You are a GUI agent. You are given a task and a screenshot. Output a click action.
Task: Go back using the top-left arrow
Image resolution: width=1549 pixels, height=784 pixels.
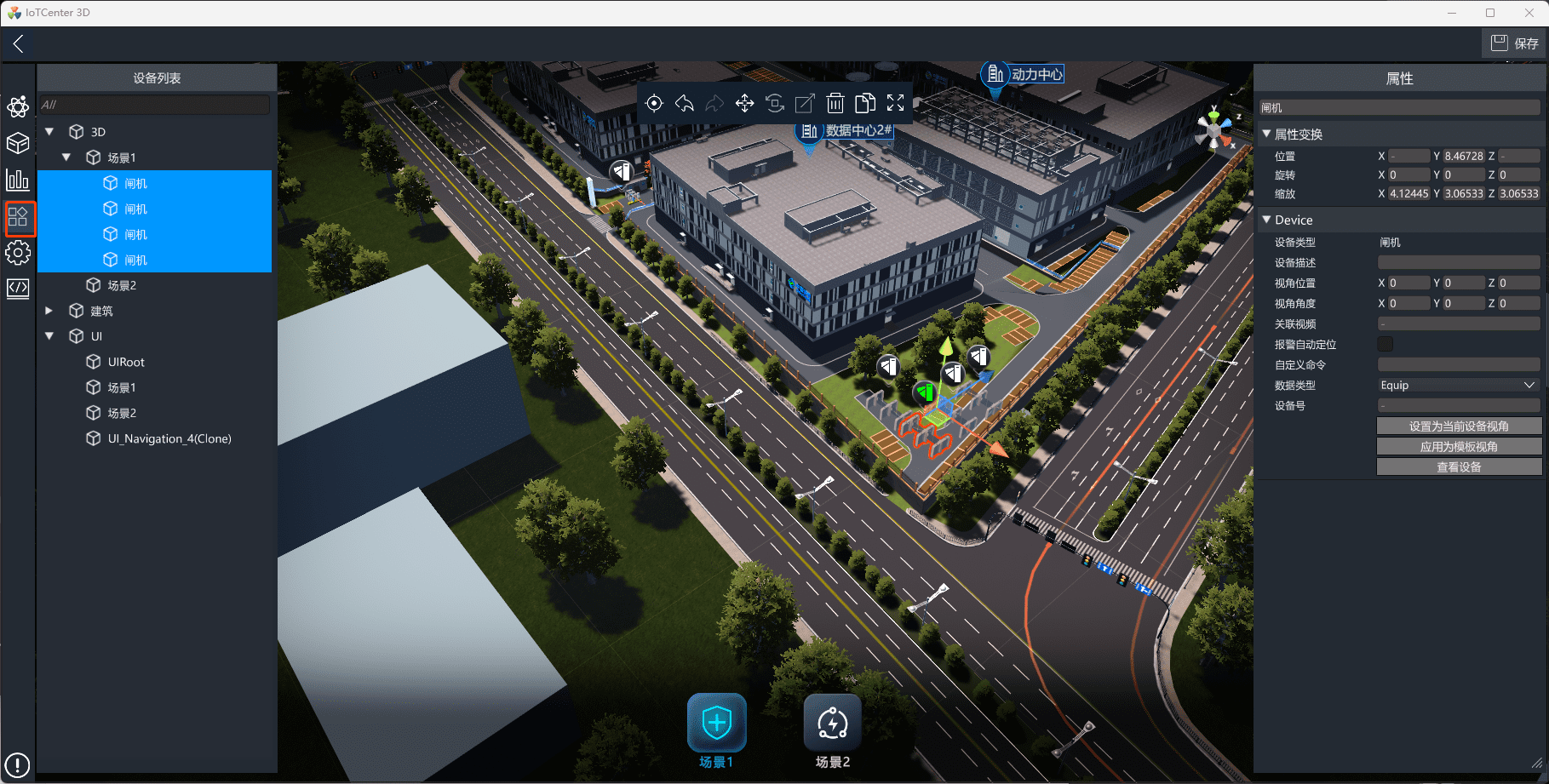[19, 43]
